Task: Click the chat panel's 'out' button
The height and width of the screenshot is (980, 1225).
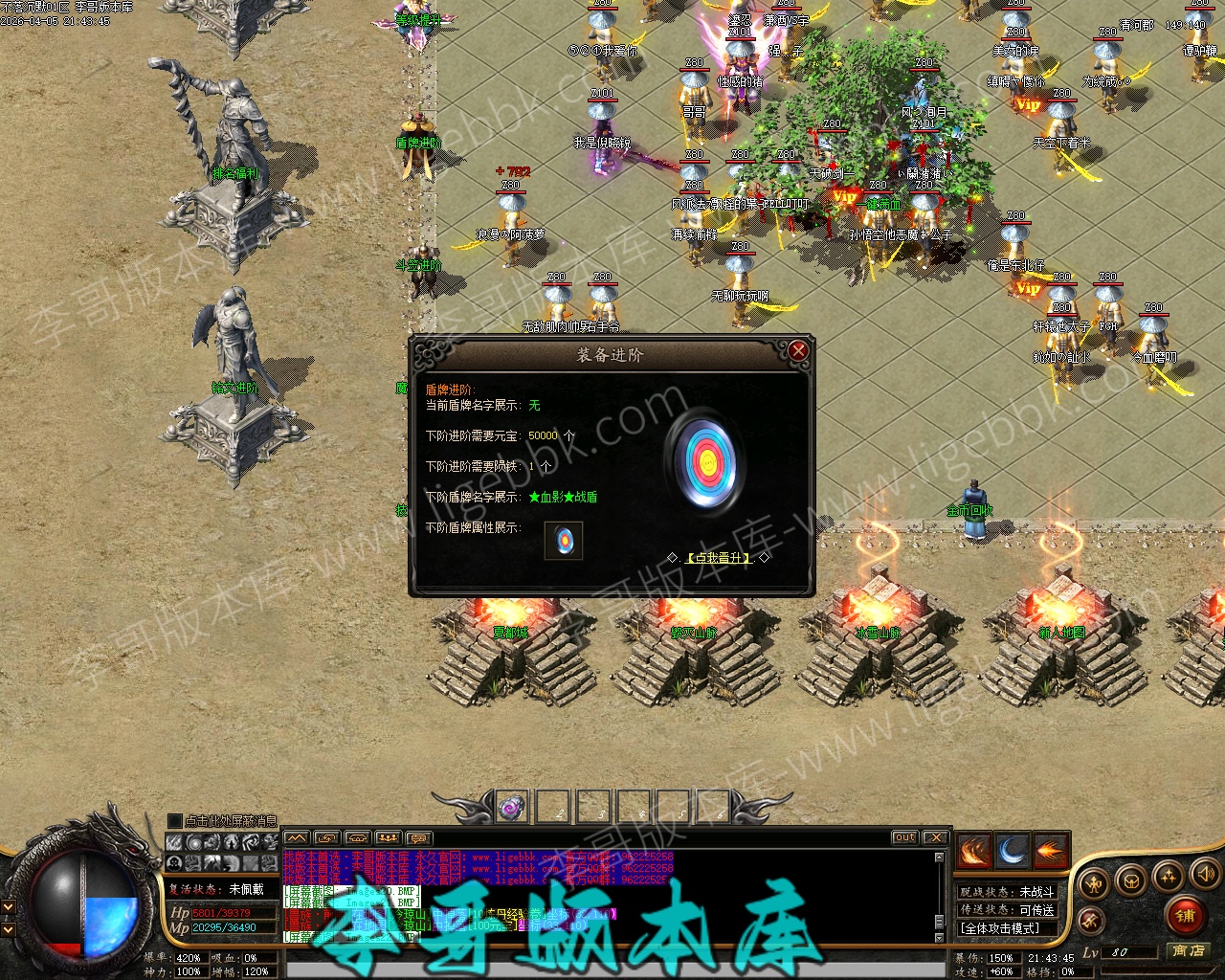Action: coord(904,837)
